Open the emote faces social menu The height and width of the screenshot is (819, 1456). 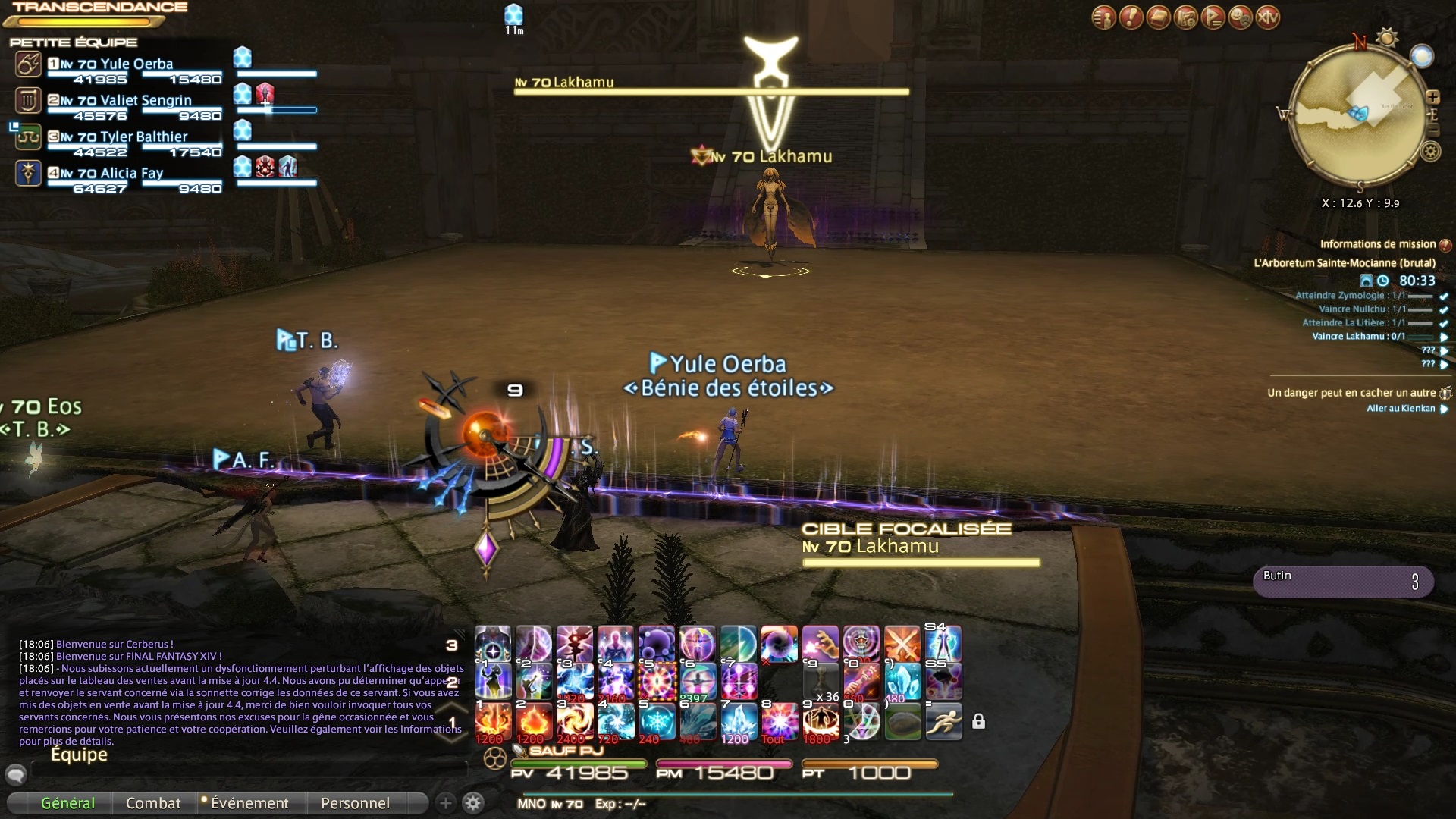1241,17
